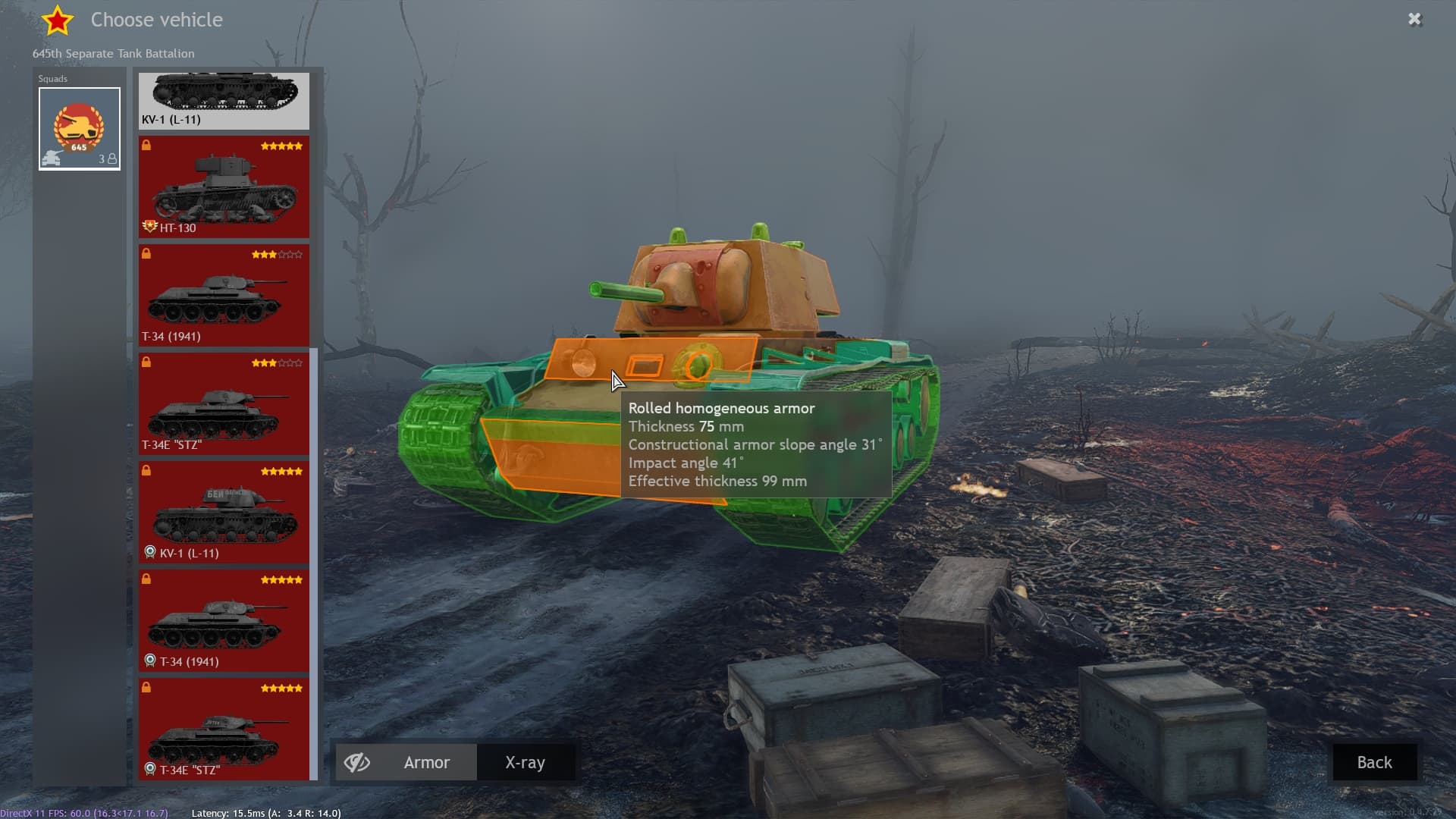The image size is (1456, 819).
Task: Choose the five-star T-34 (1941)
Action: click(x=224, y=621)
